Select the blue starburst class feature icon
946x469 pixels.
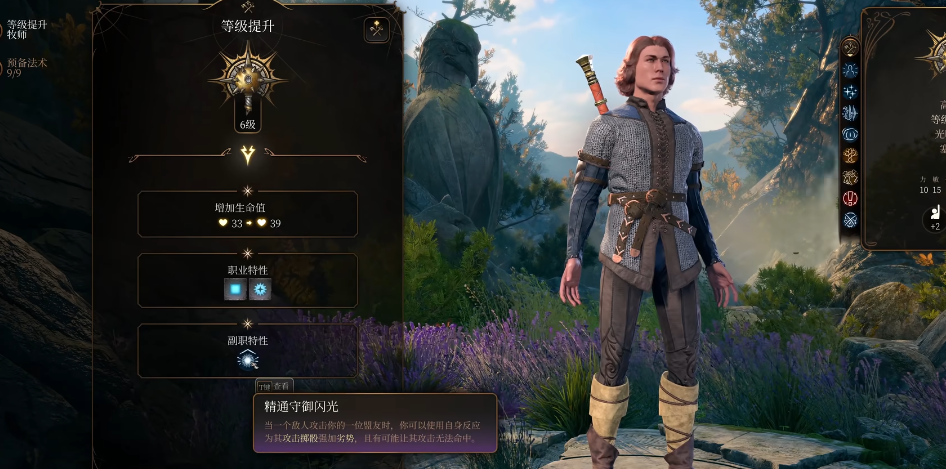click(260, 289)
